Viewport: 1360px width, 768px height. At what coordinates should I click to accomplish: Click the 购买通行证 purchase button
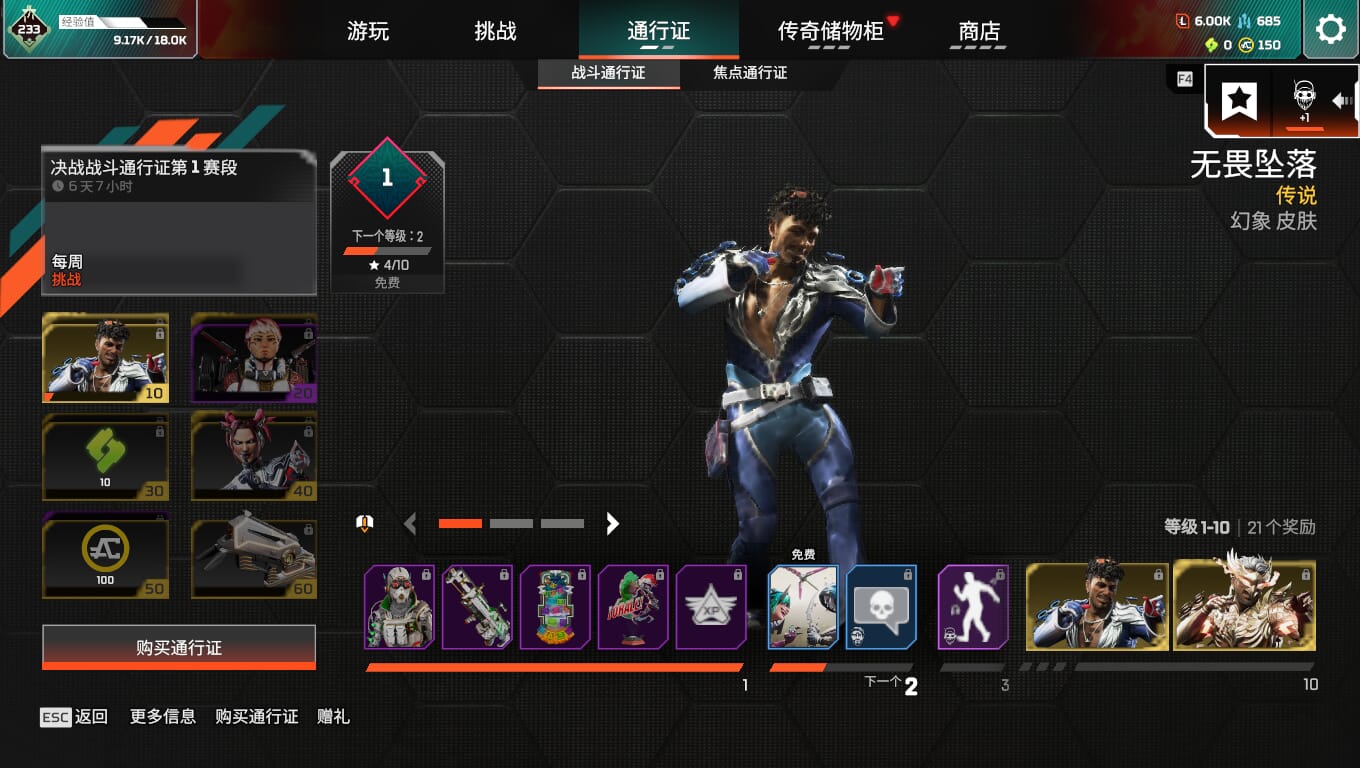[x=179, y=648]
